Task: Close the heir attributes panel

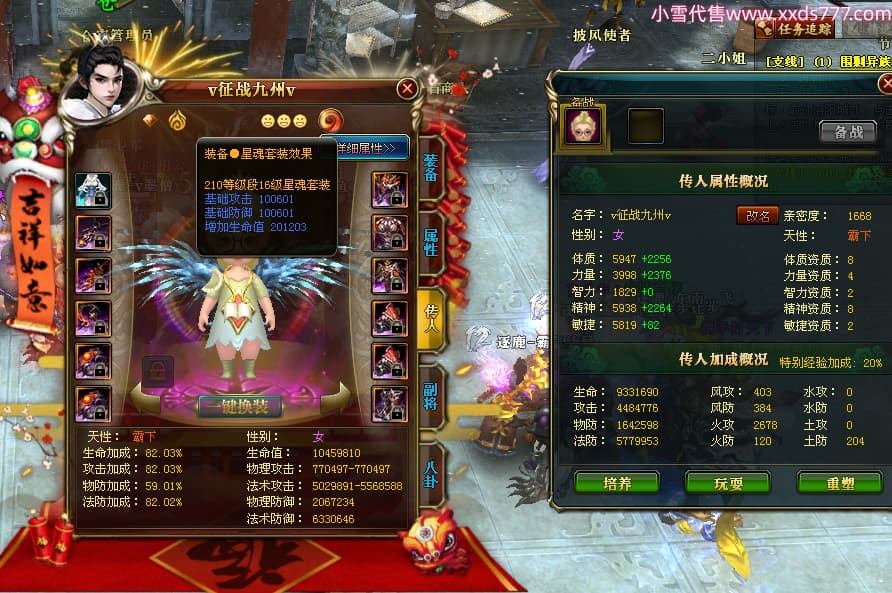Action: pyautogui.click(x=885, y=84)
